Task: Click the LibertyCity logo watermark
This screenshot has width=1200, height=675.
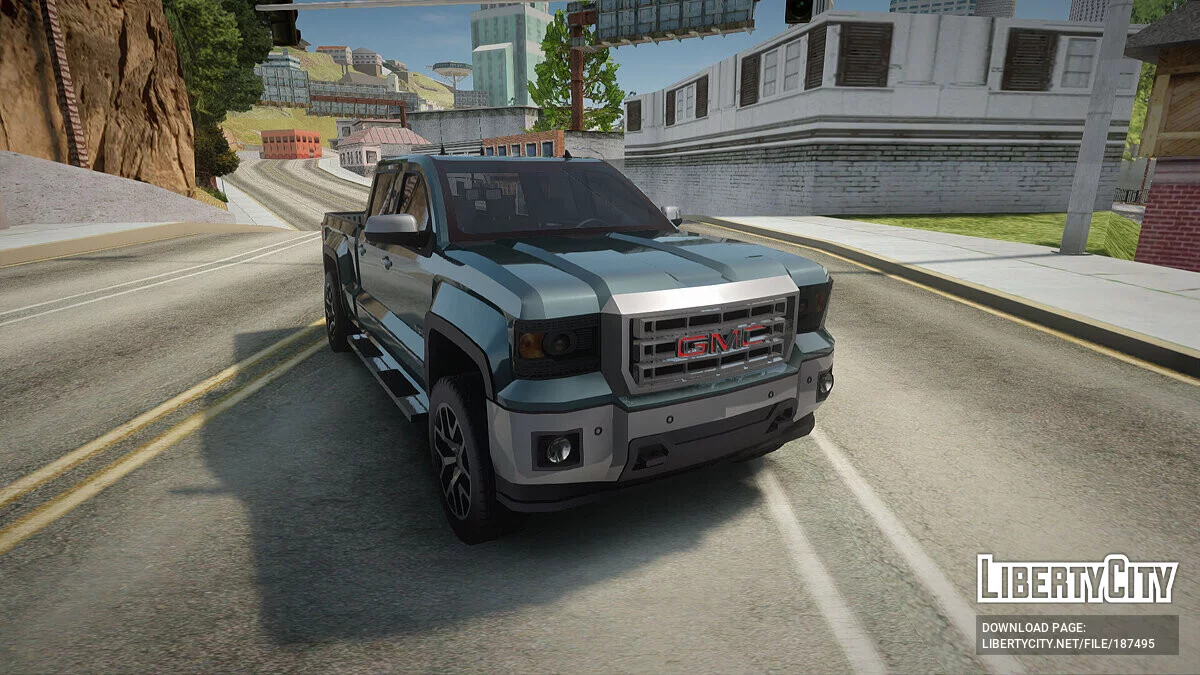Action: click(x=1077, y=580)
